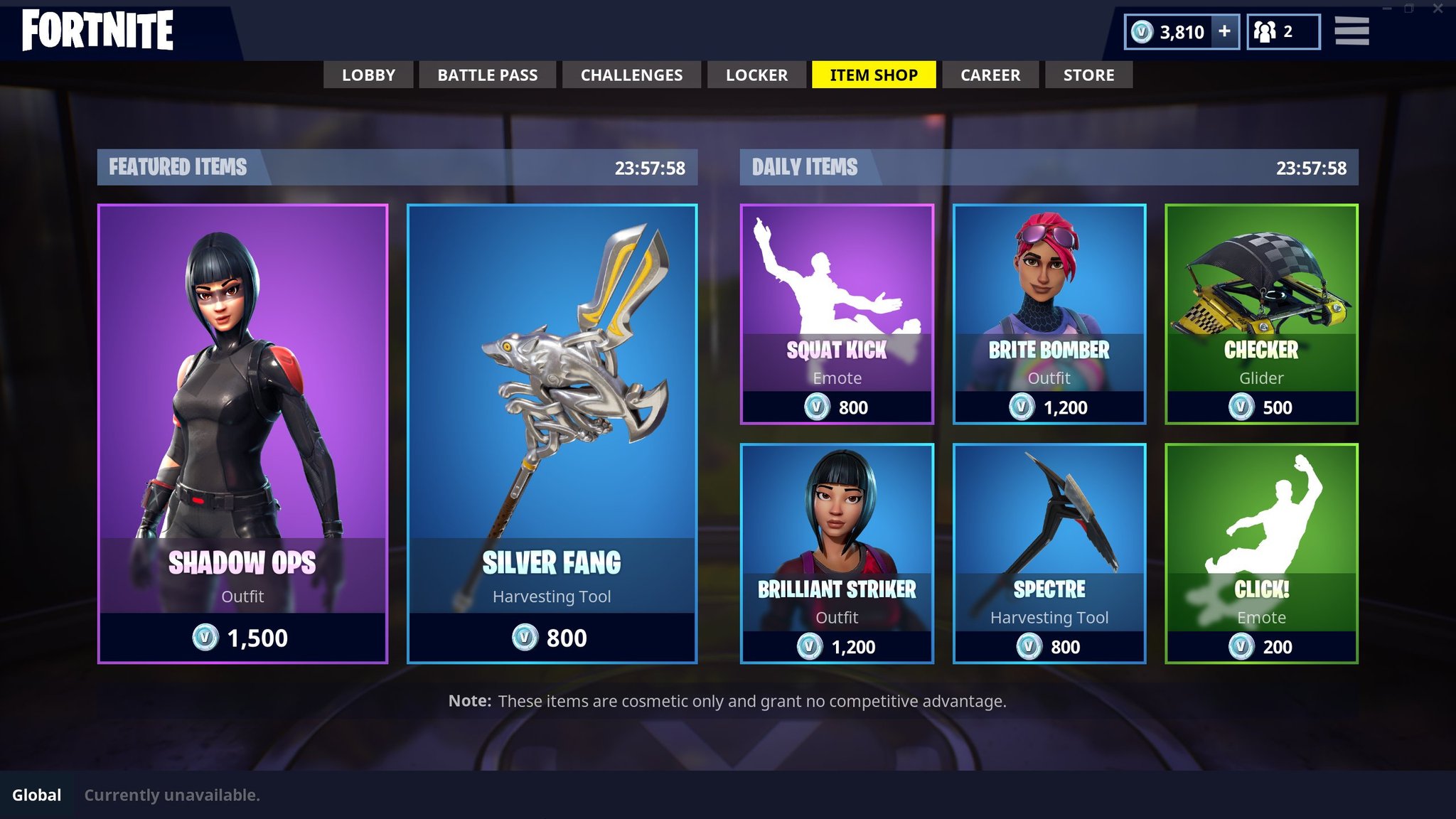This screenshot has width=1456, height=819.
Task: Click the V-Bucks icon on the Click! emote price
Action: click(x=1243, y=647)
